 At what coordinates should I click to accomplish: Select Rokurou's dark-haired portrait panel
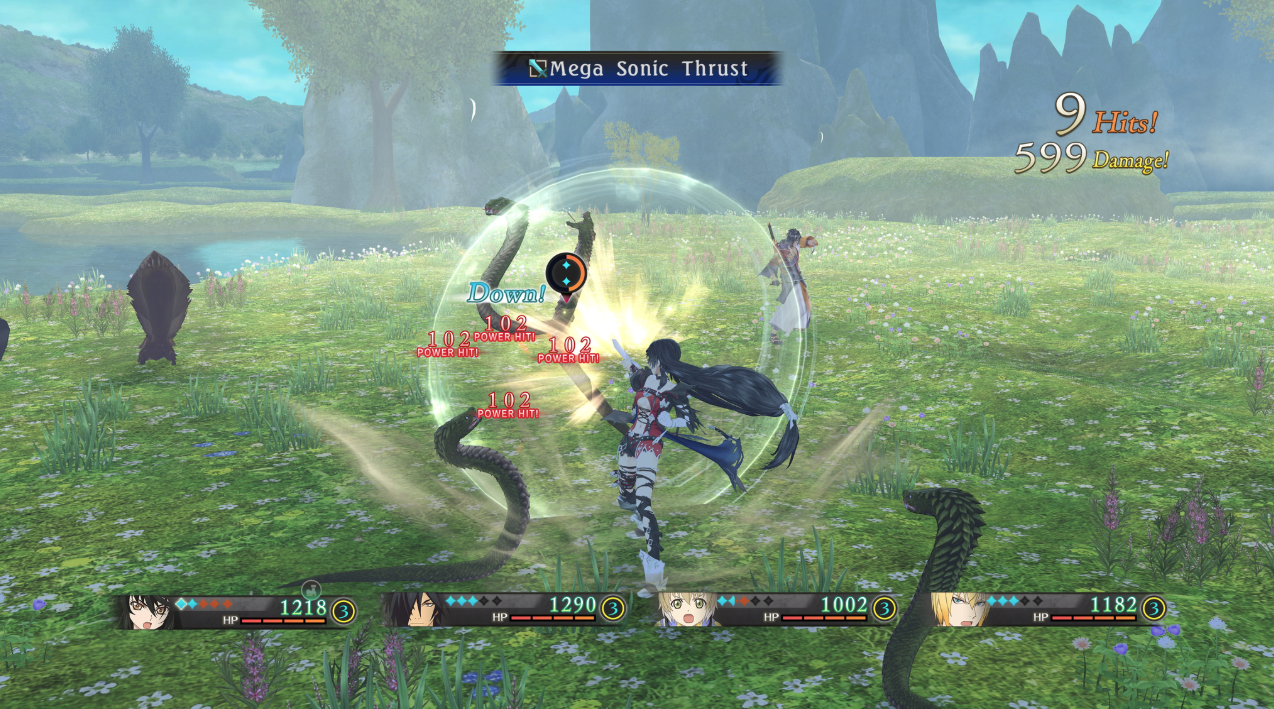(410, 609)
